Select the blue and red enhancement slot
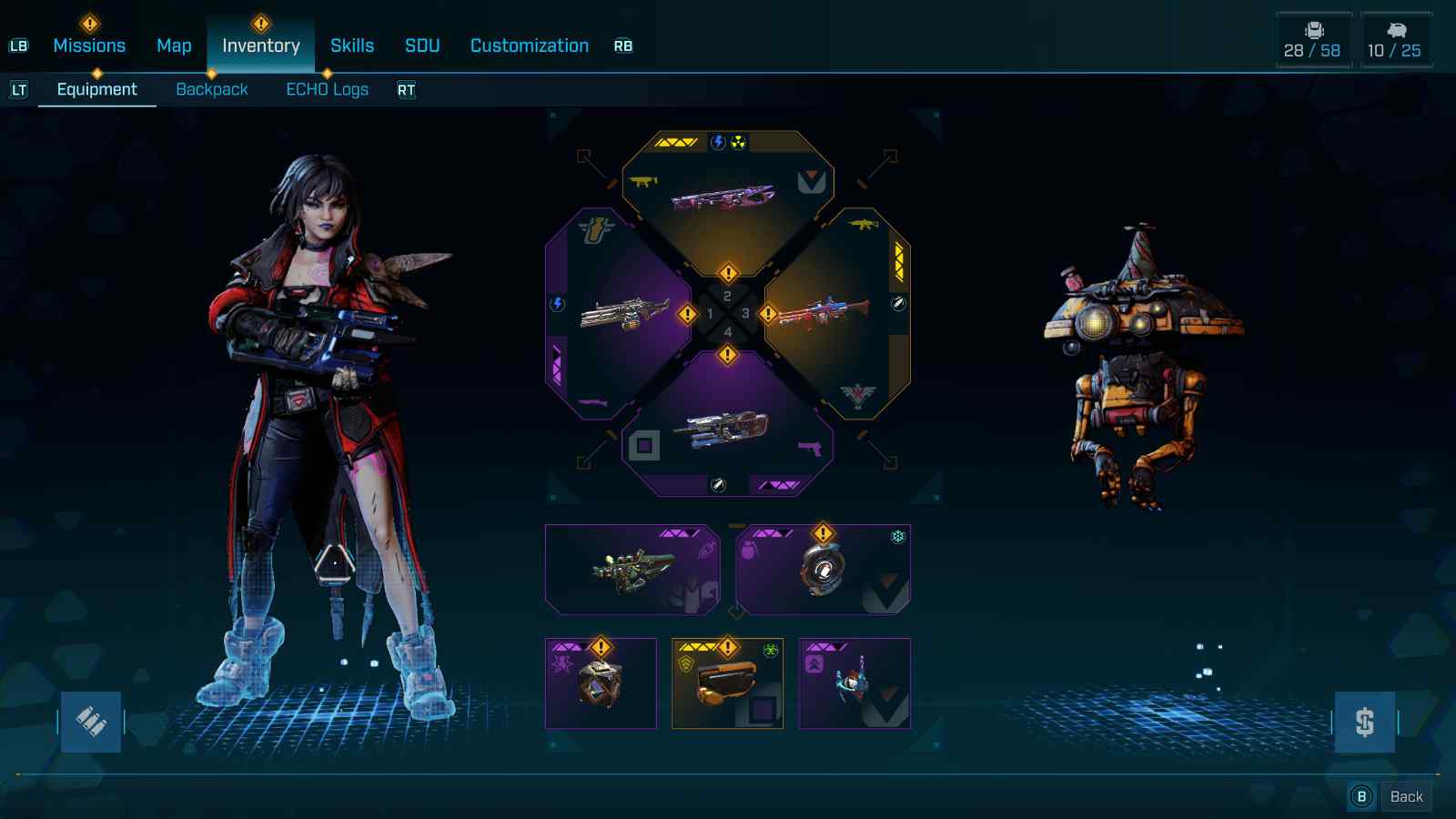The width and height of the screenshot is (1456, 819). [854, 683]
